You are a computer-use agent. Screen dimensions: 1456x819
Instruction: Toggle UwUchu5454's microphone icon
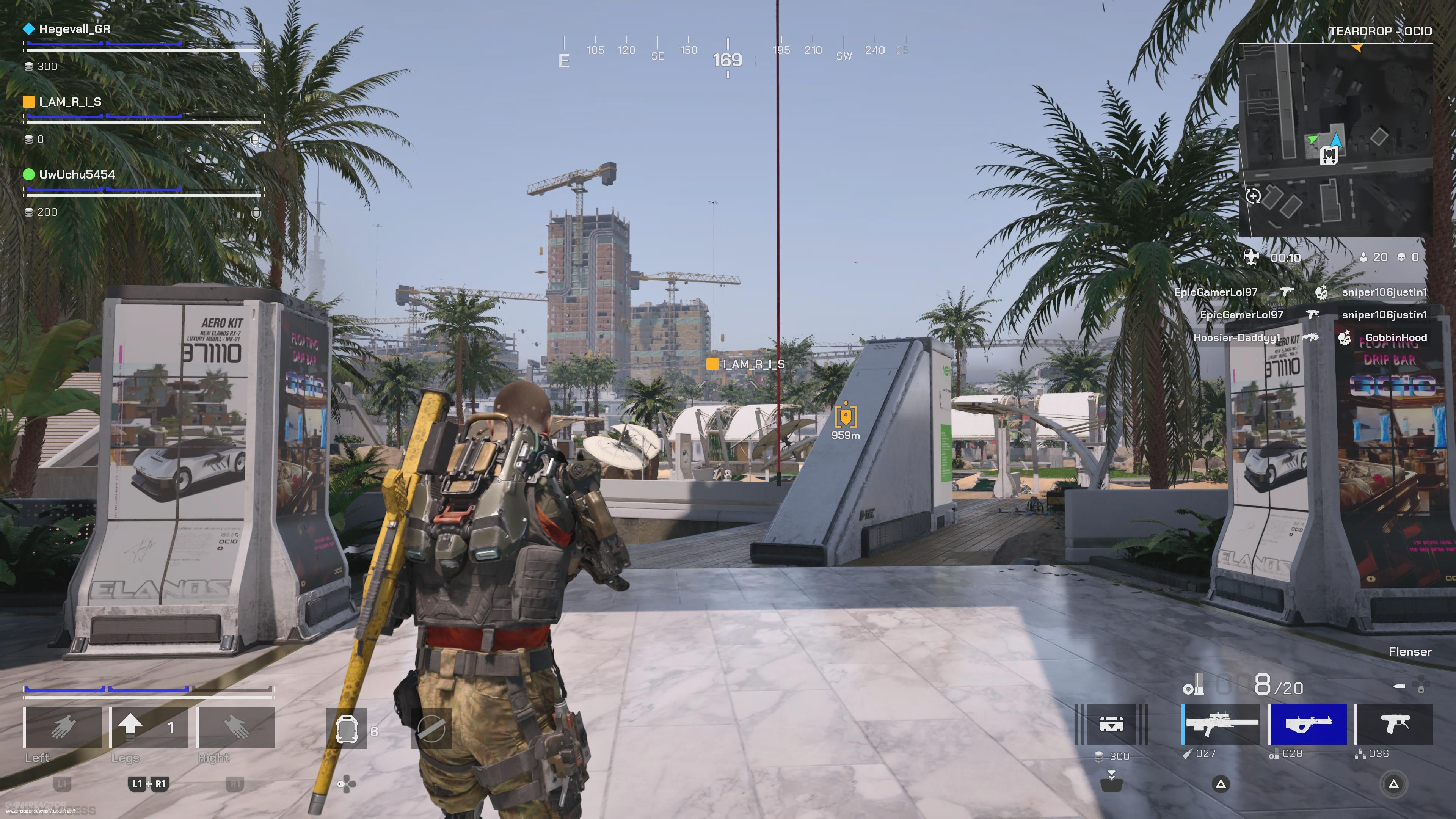(256, 212)
